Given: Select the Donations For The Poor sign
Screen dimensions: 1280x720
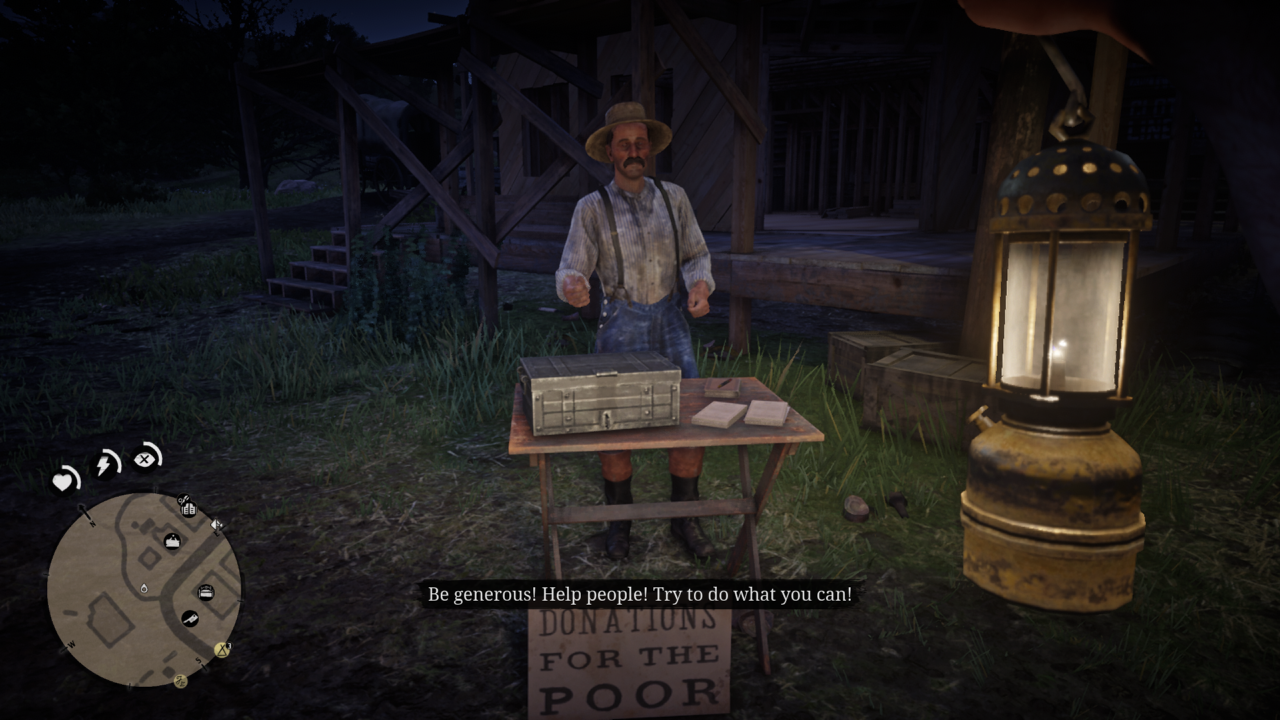Looking at the screenshot, I should 630,665.
